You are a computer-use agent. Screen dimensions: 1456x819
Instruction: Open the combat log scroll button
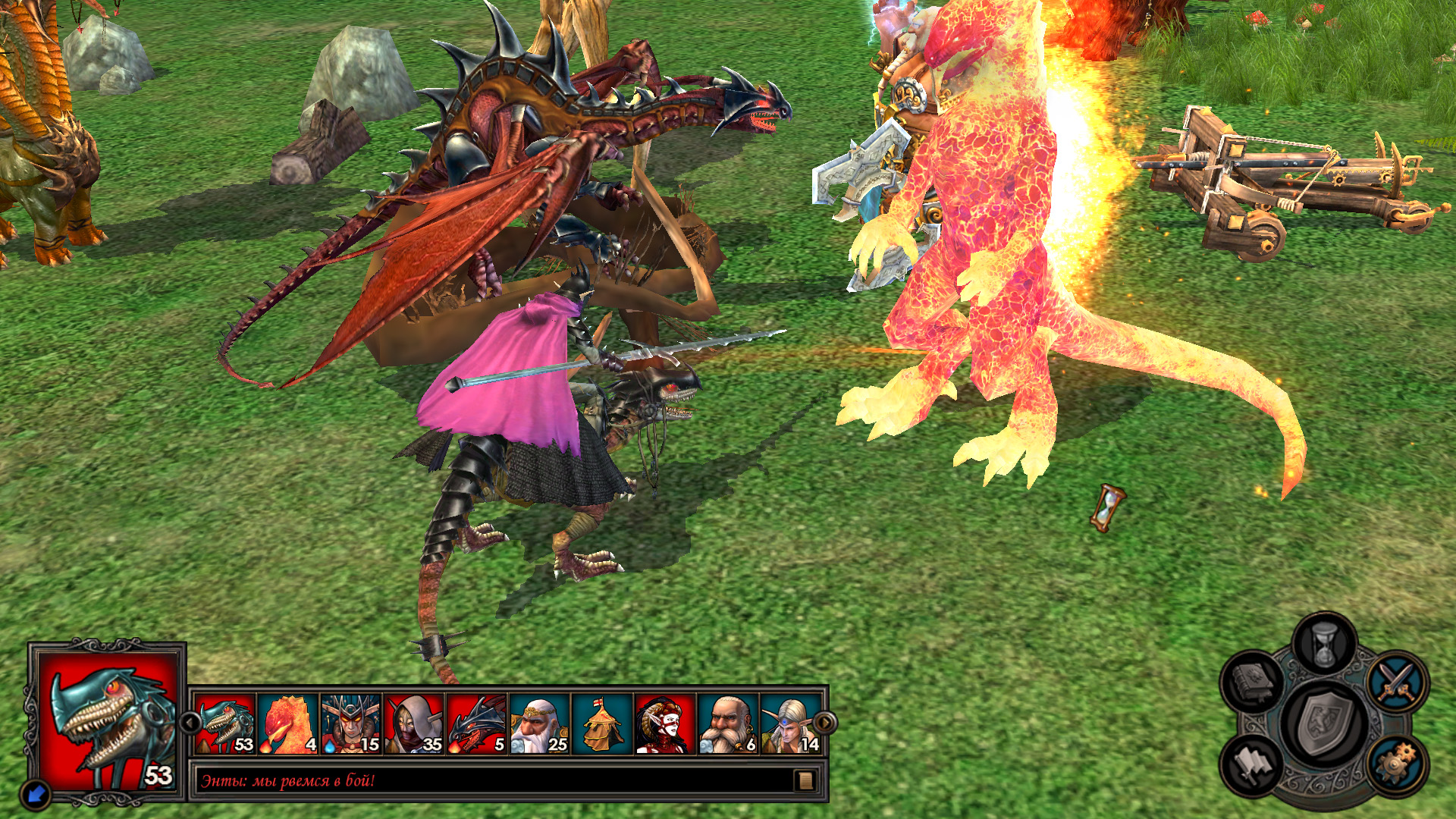805,780
